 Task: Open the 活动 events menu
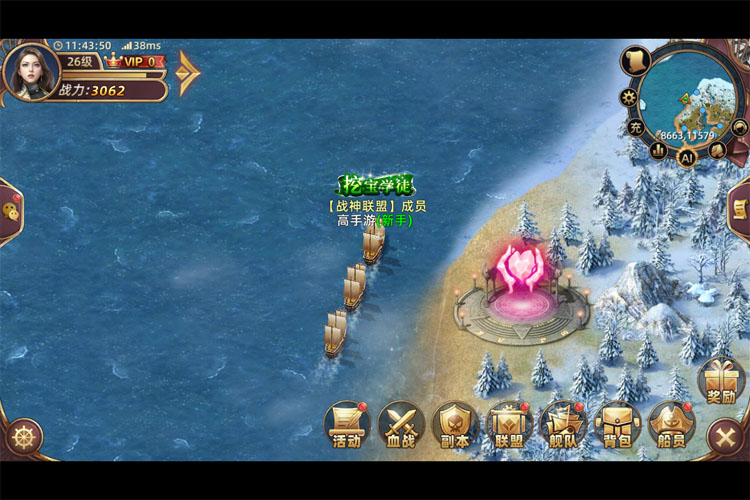[x=347, y=425]
